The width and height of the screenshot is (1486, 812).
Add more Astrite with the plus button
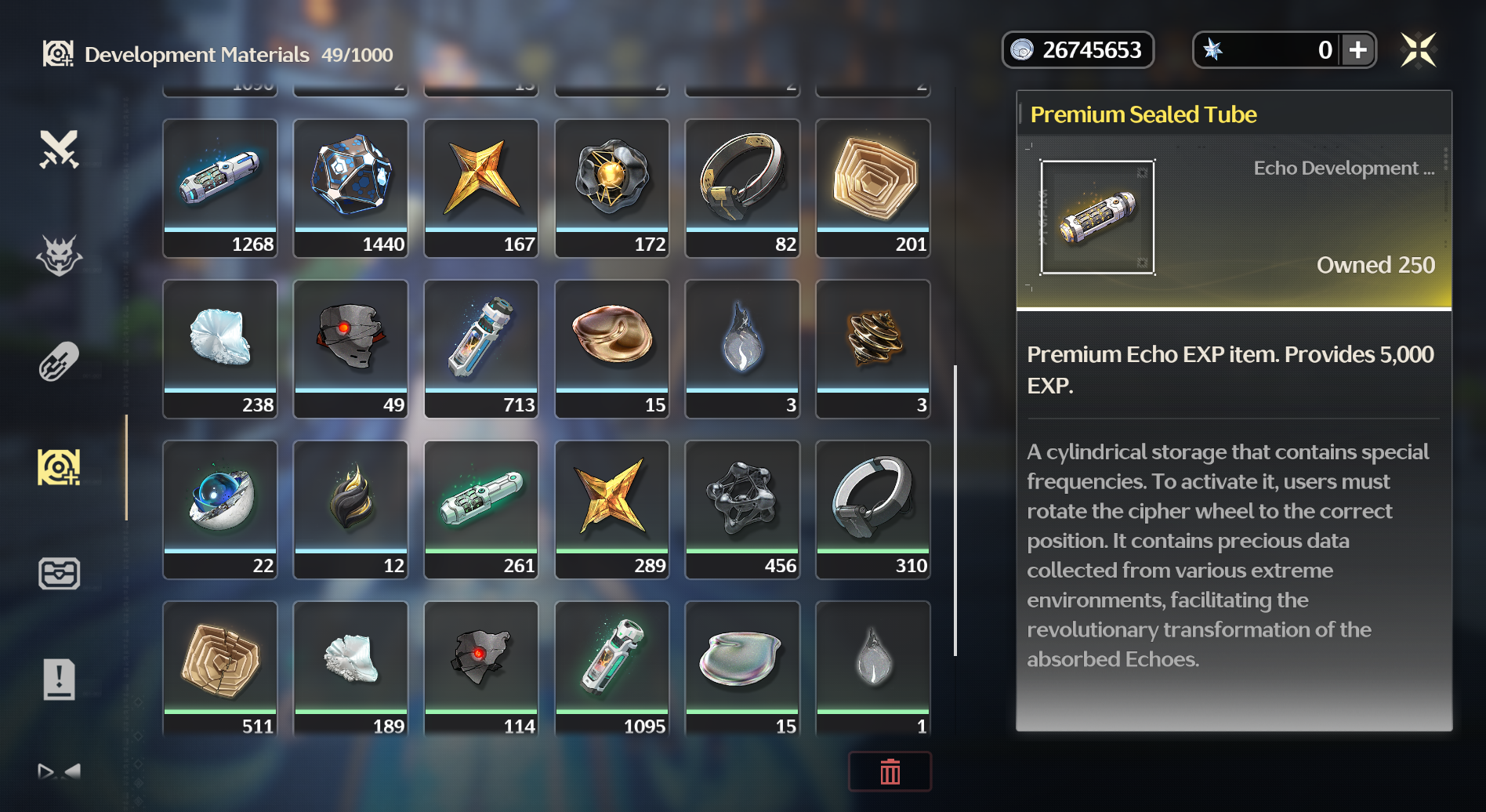[1357, 50]
